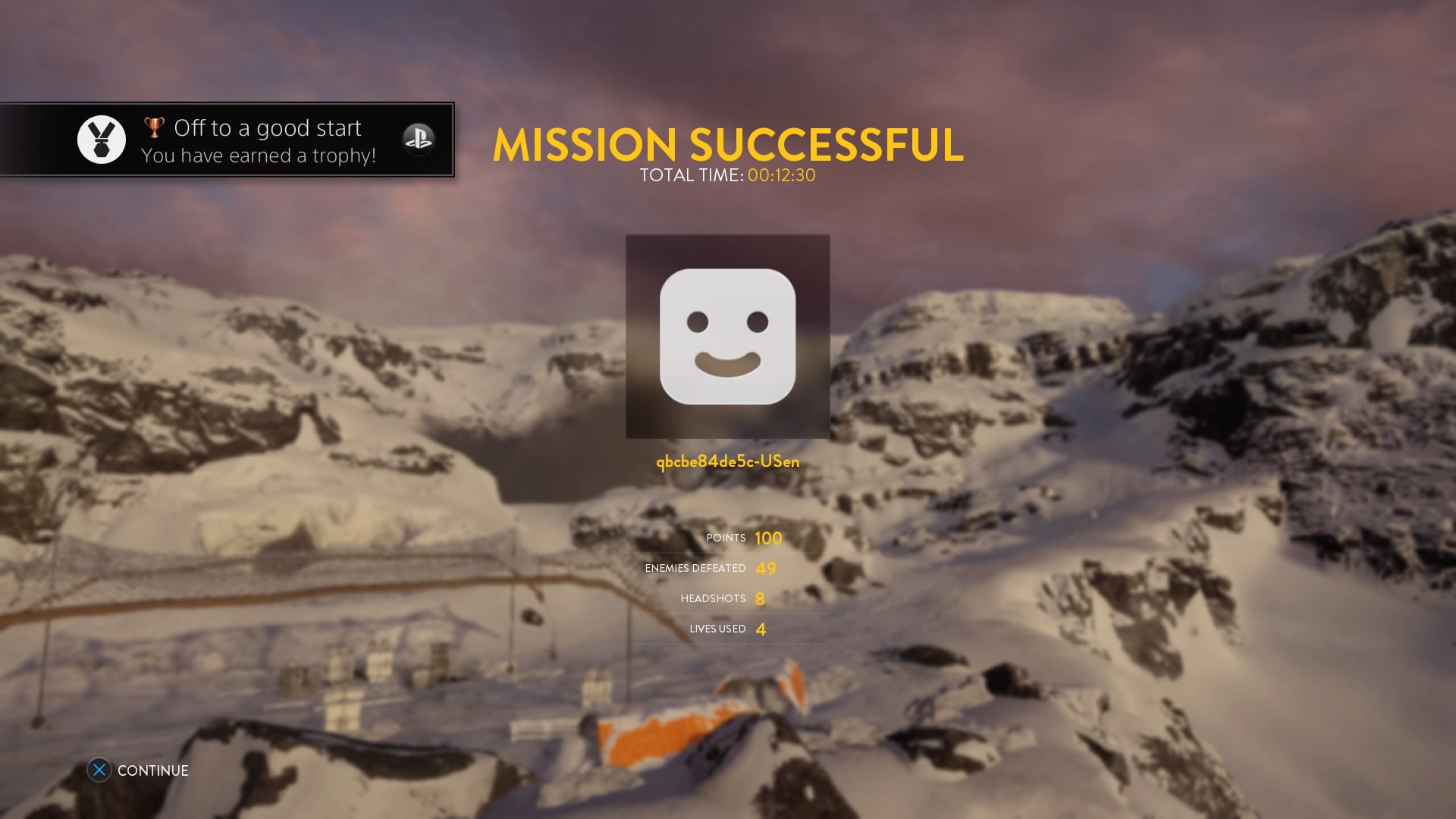Click the silver medal trophy icon
1456x819 pixels.
tap(102, 139)
